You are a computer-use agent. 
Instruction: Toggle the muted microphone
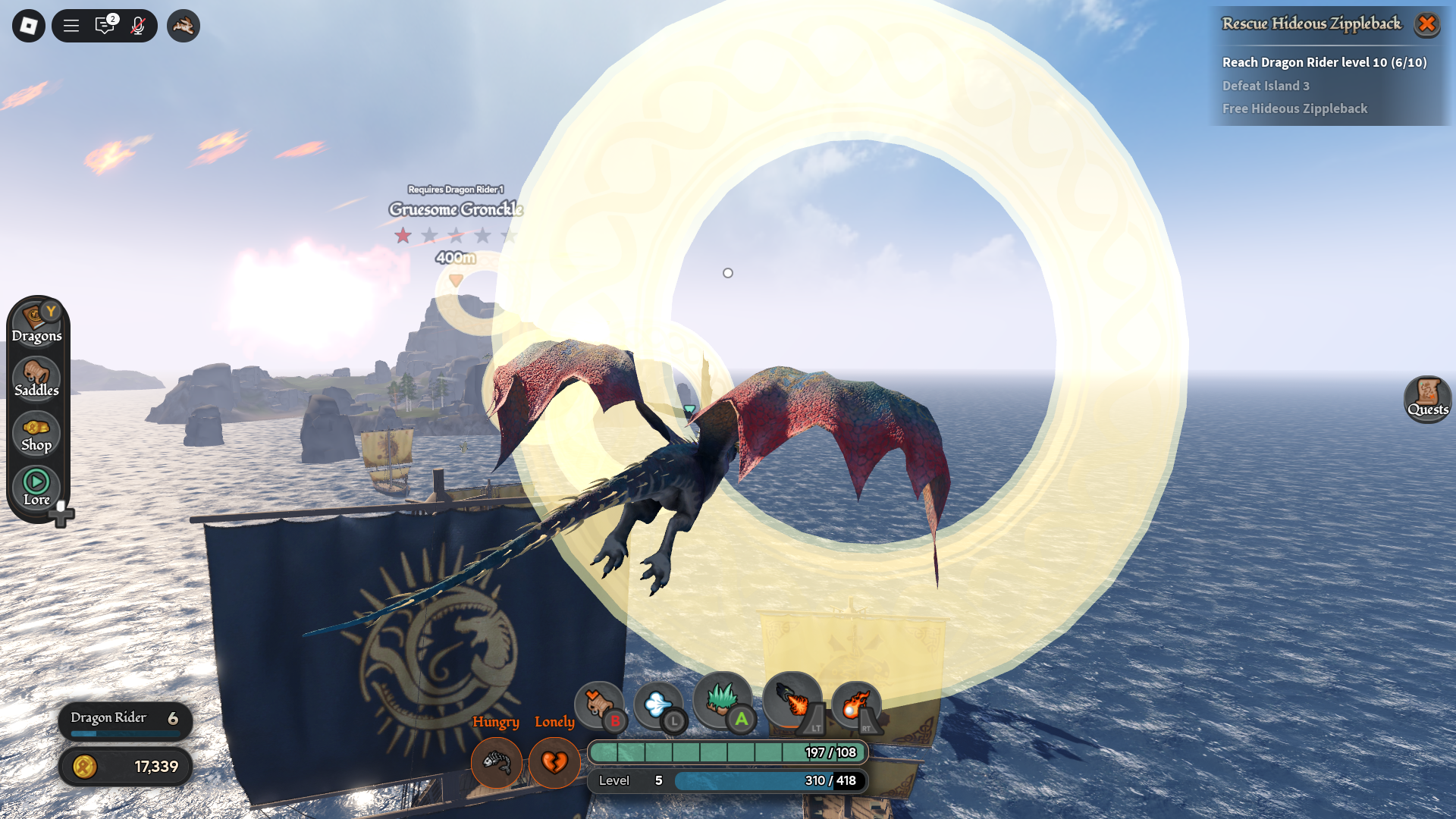[137, 26]
